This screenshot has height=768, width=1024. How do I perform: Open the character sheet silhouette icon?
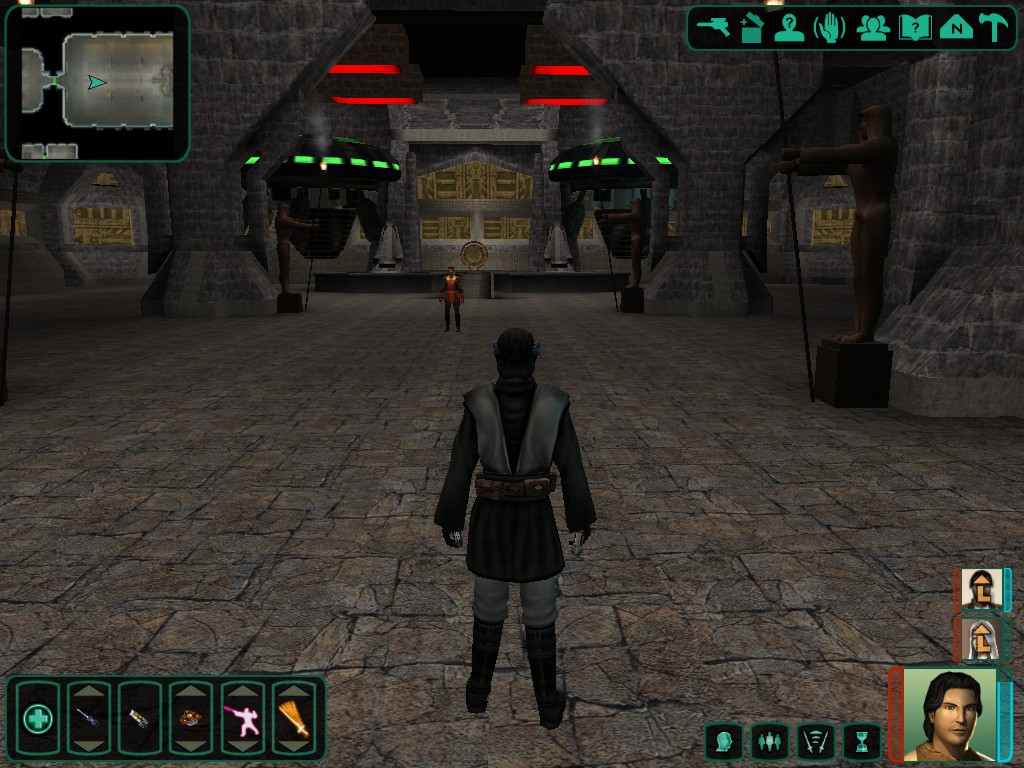coord(790,28)
